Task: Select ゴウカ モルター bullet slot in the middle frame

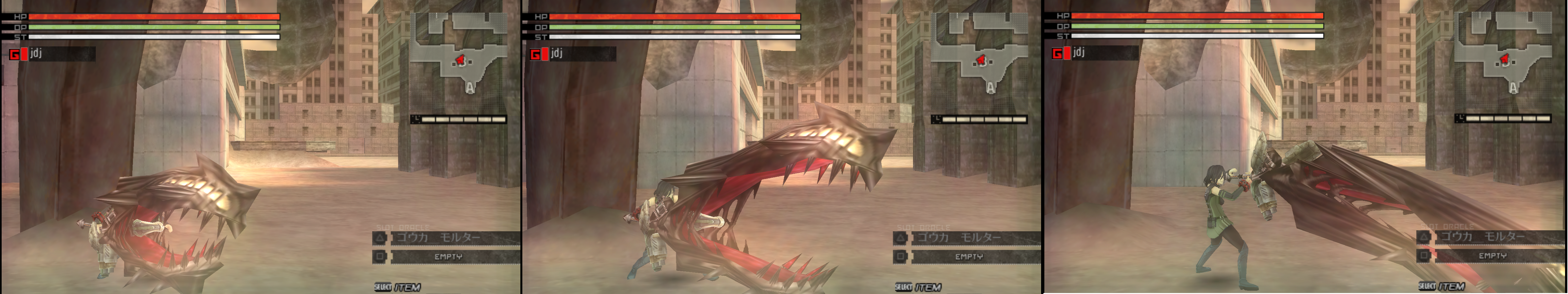Action: (969, 237)
